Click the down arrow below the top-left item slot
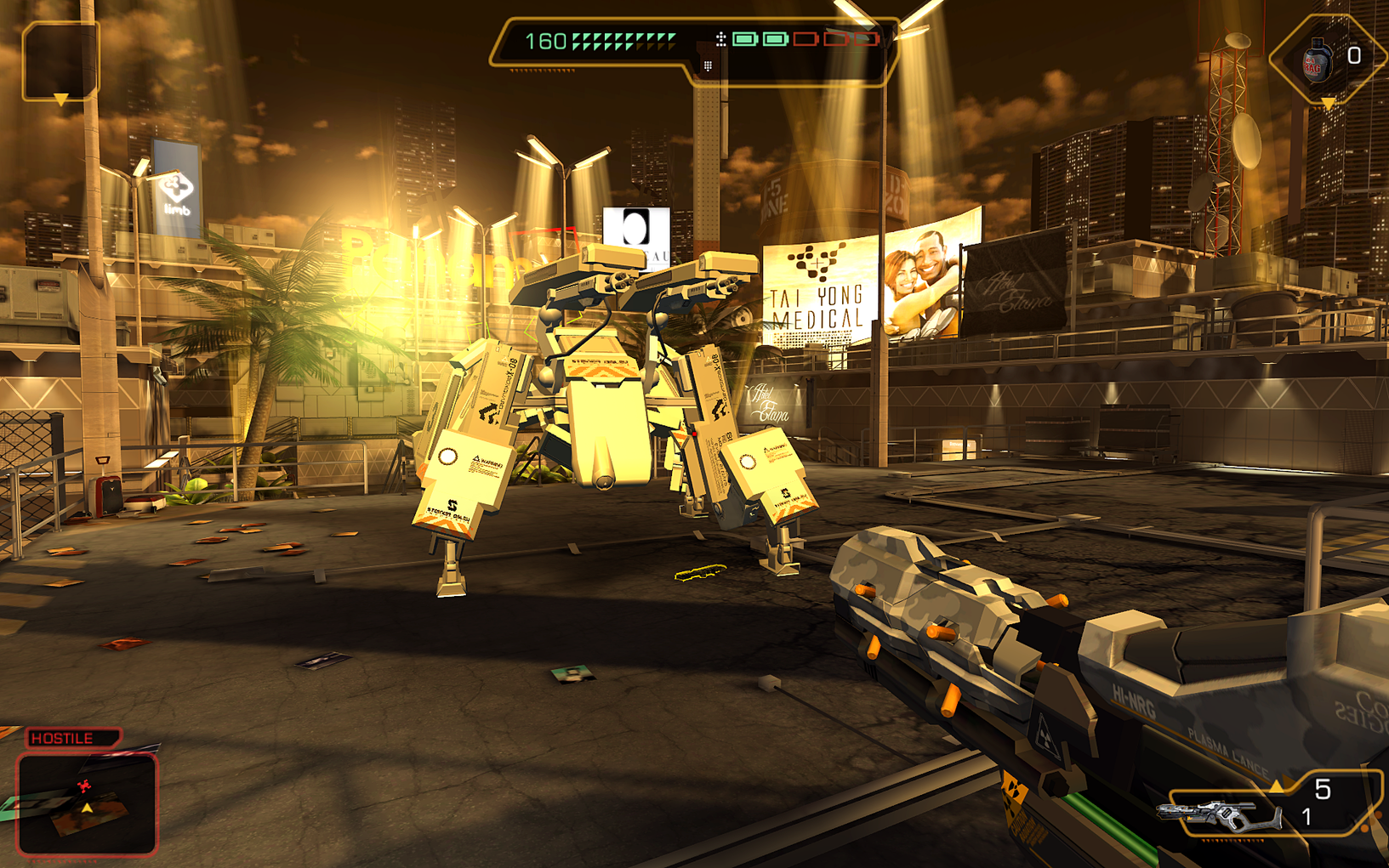The height and width of the screenshot is (868, 1389). point(60,99)
